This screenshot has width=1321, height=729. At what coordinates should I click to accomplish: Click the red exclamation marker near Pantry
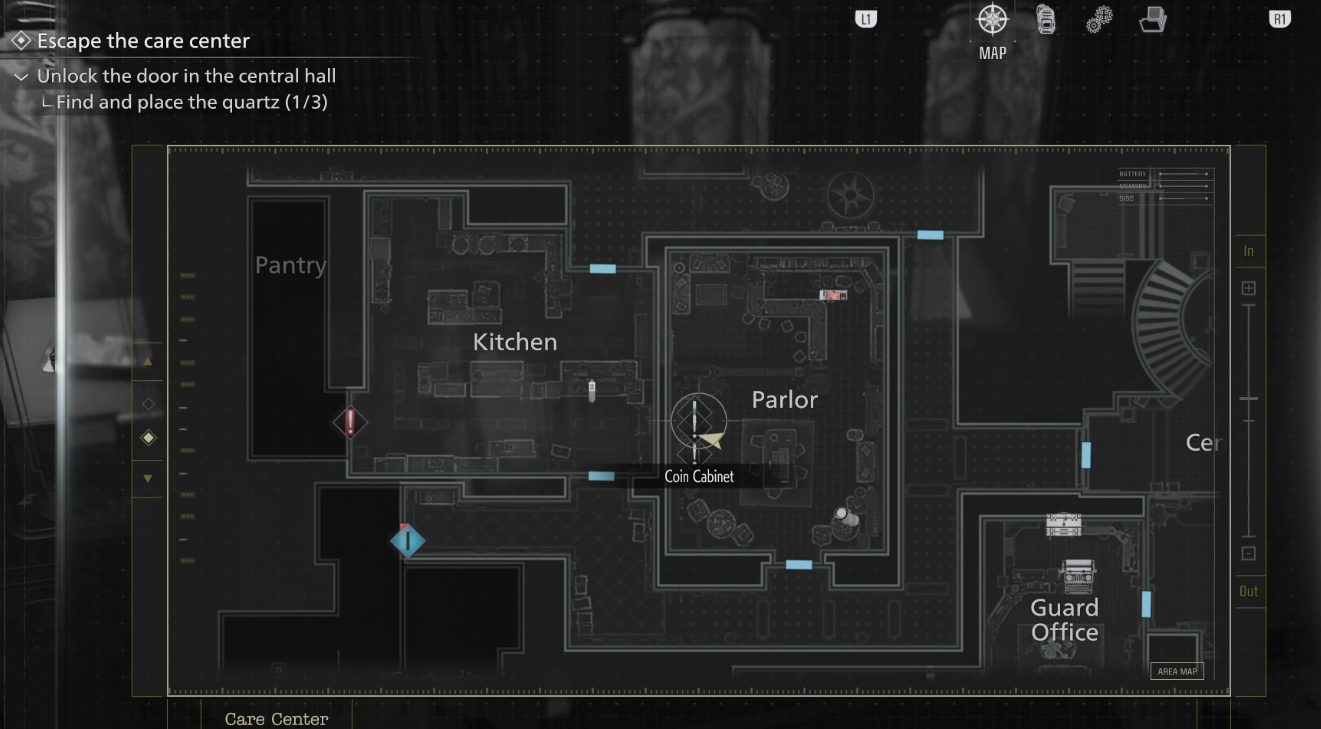(x=350, y=422)
